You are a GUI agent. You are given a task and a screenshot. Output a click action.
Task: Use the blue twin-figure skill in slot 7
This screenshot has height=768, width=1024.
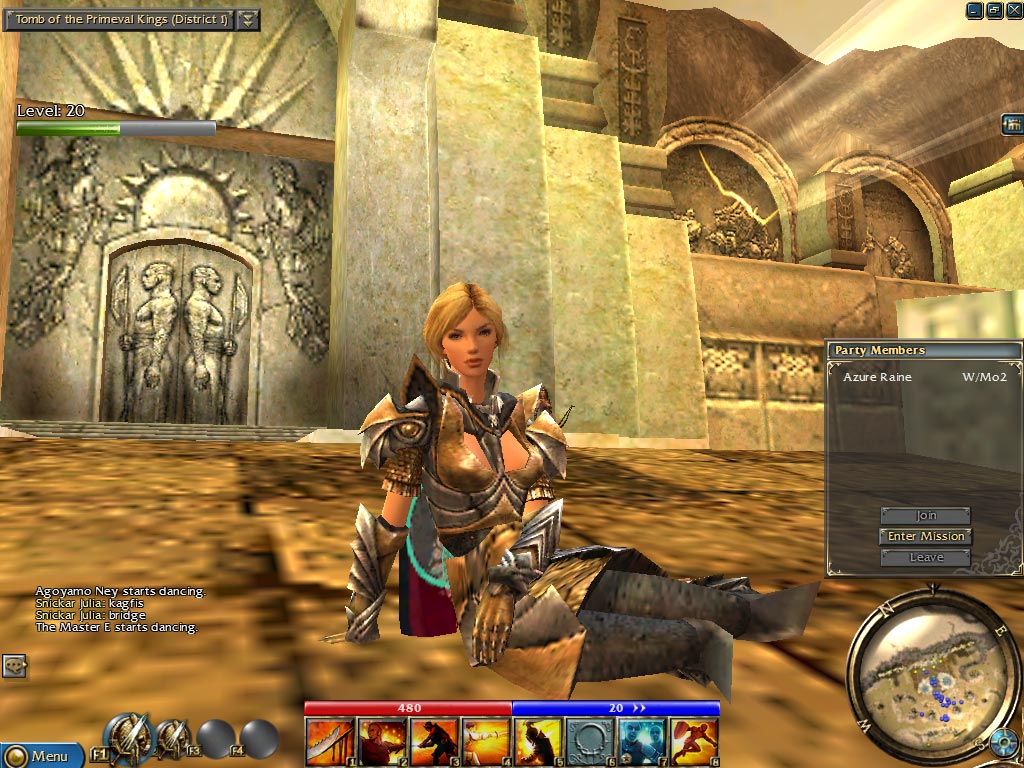642,742
